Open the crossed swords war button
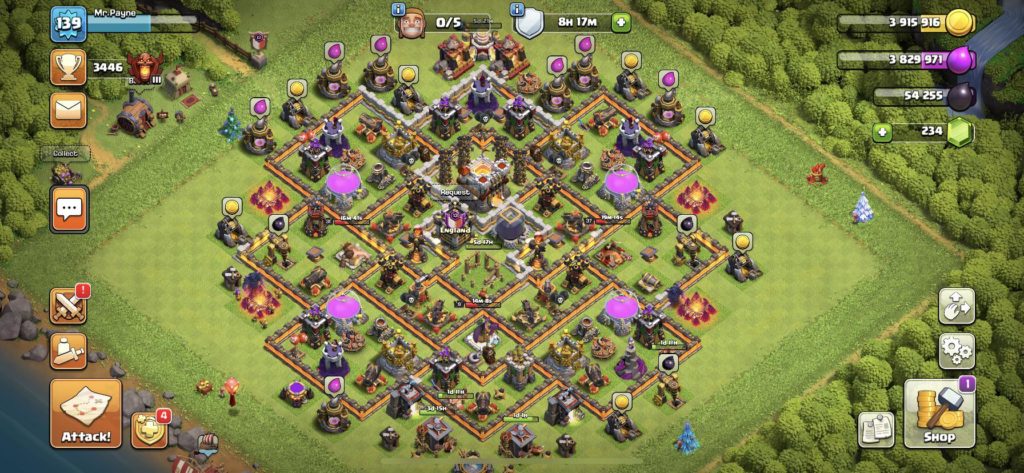This screenshot has height=473, width=1024. click(68, 306)
